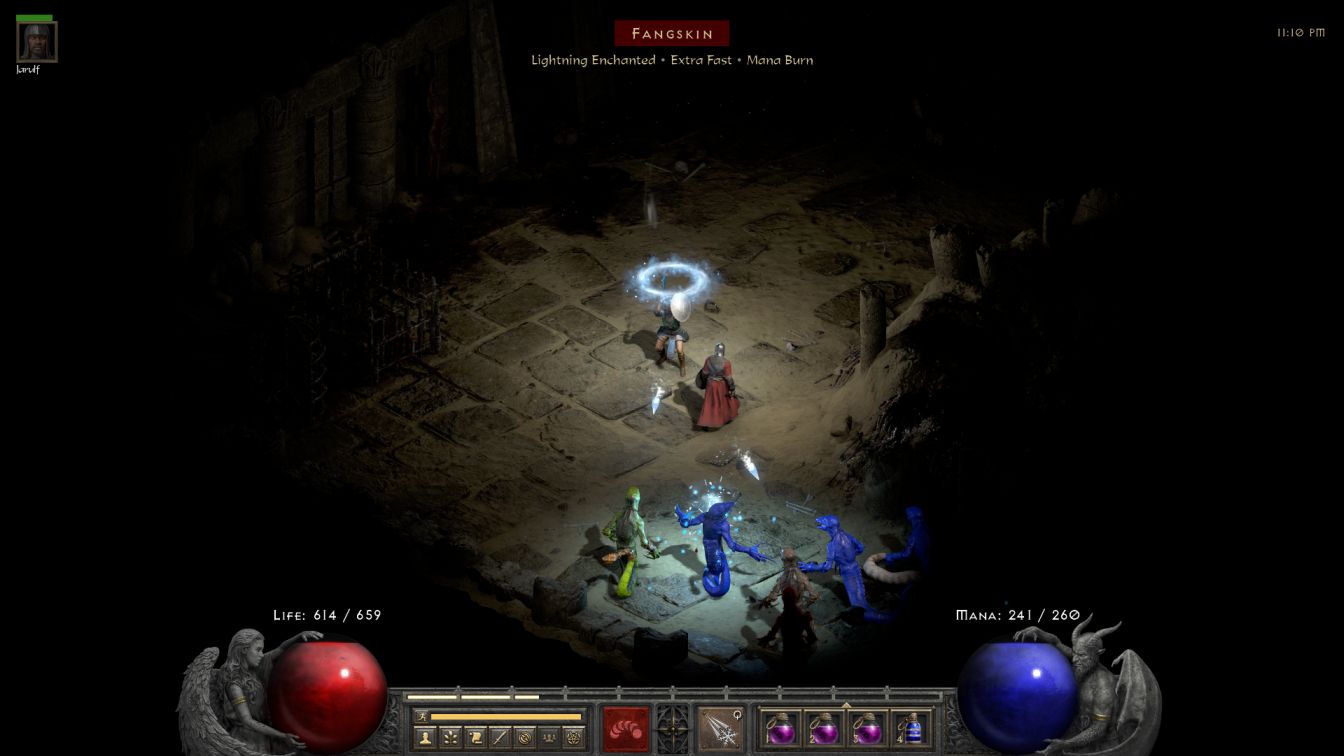This screenshot has width=1344, height=756.
Task: Expand the potion belt with the arrow
Action: [846, 705]
